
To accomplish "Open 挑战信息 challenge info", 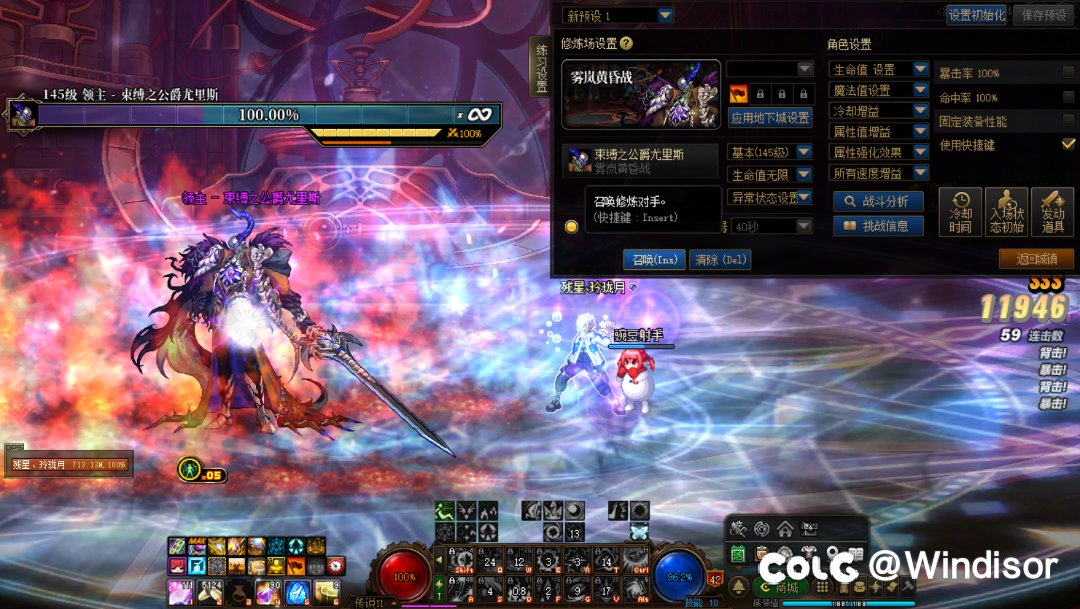I will (x=877, y=226).
